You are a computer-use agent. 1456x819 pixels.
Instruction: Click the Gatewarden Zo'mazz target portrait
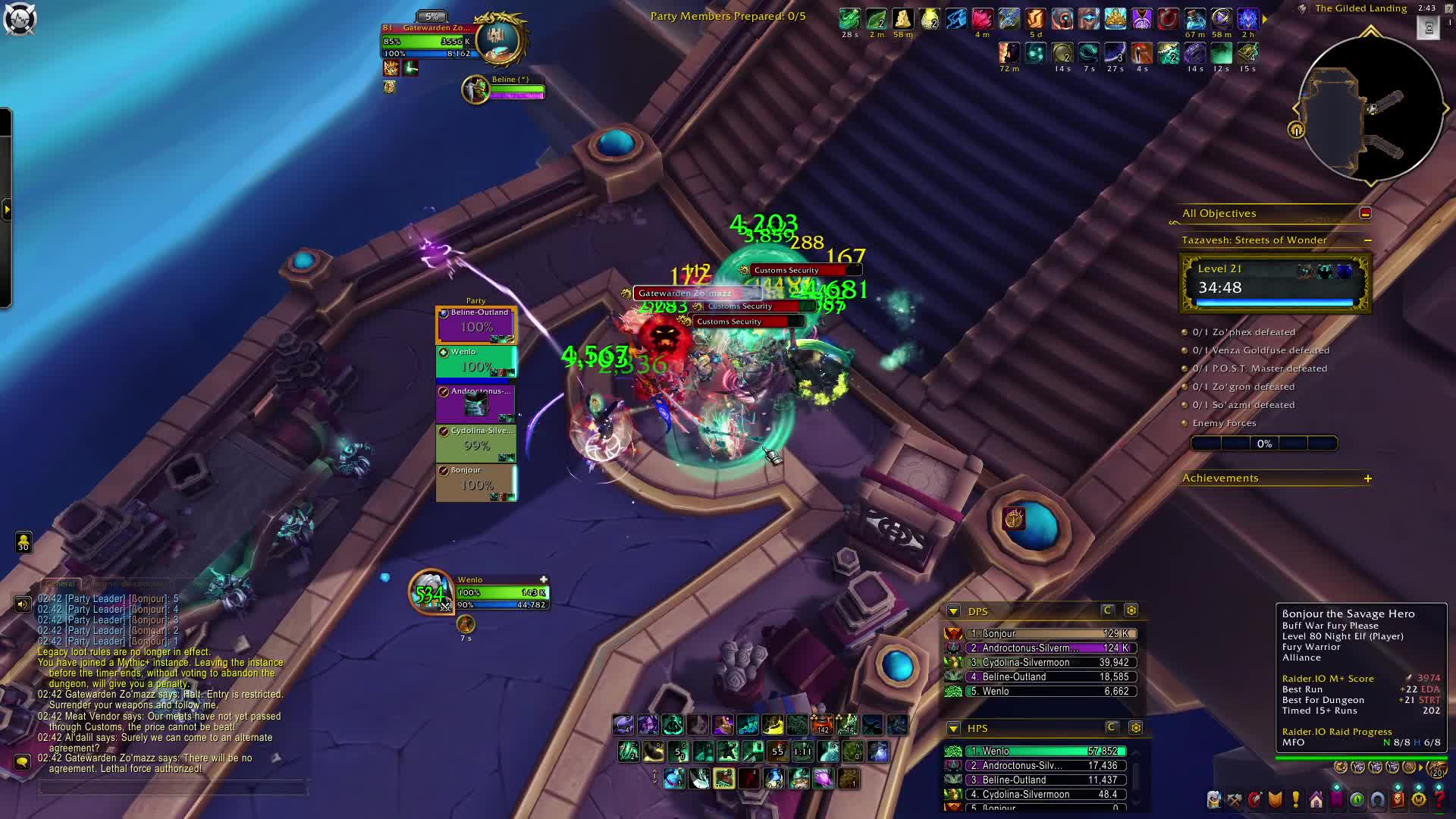pyautogui.click(x=500, y=38)
